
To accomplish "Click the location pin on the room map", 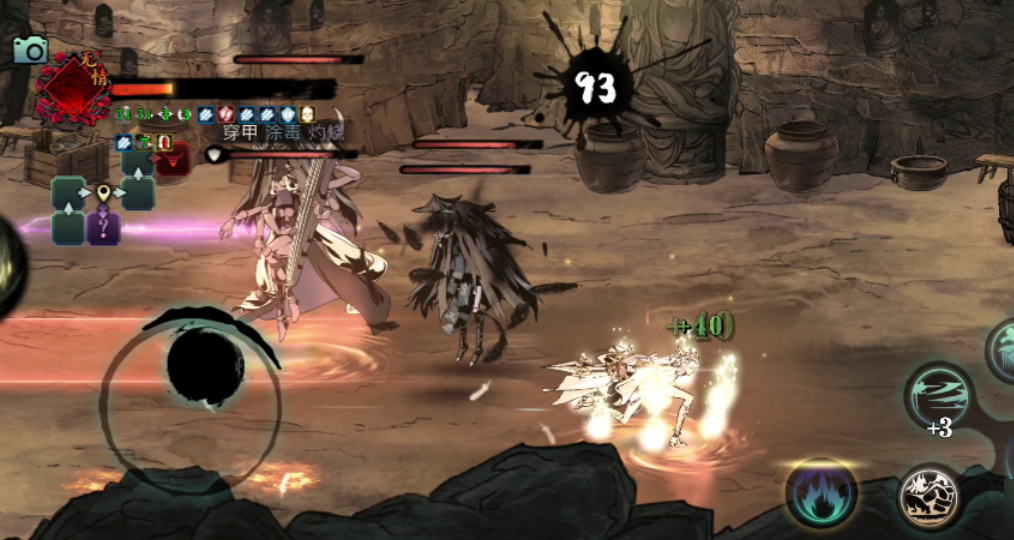I will click(x=103, y=192).
